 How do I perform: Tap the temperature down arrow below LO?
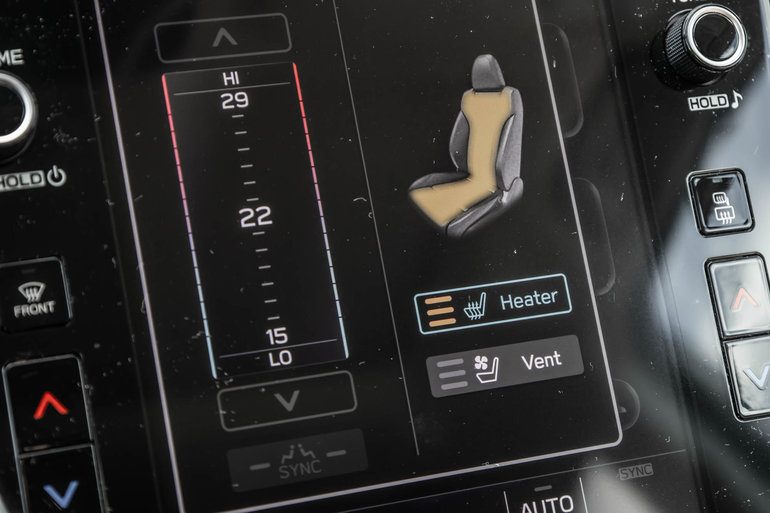click(x=287, y=401)
